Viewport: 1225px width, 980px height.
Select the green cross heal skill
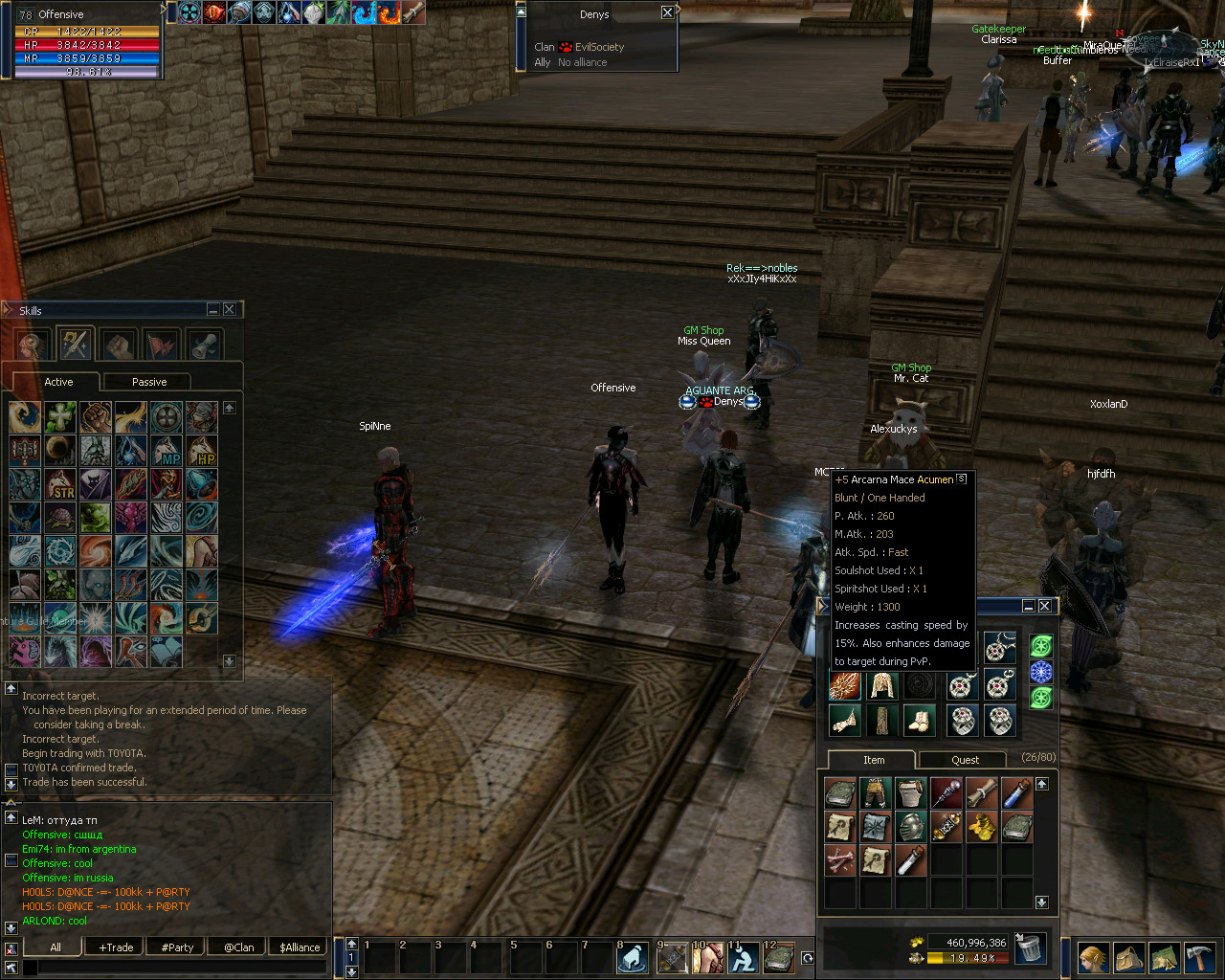pos(59,416)
